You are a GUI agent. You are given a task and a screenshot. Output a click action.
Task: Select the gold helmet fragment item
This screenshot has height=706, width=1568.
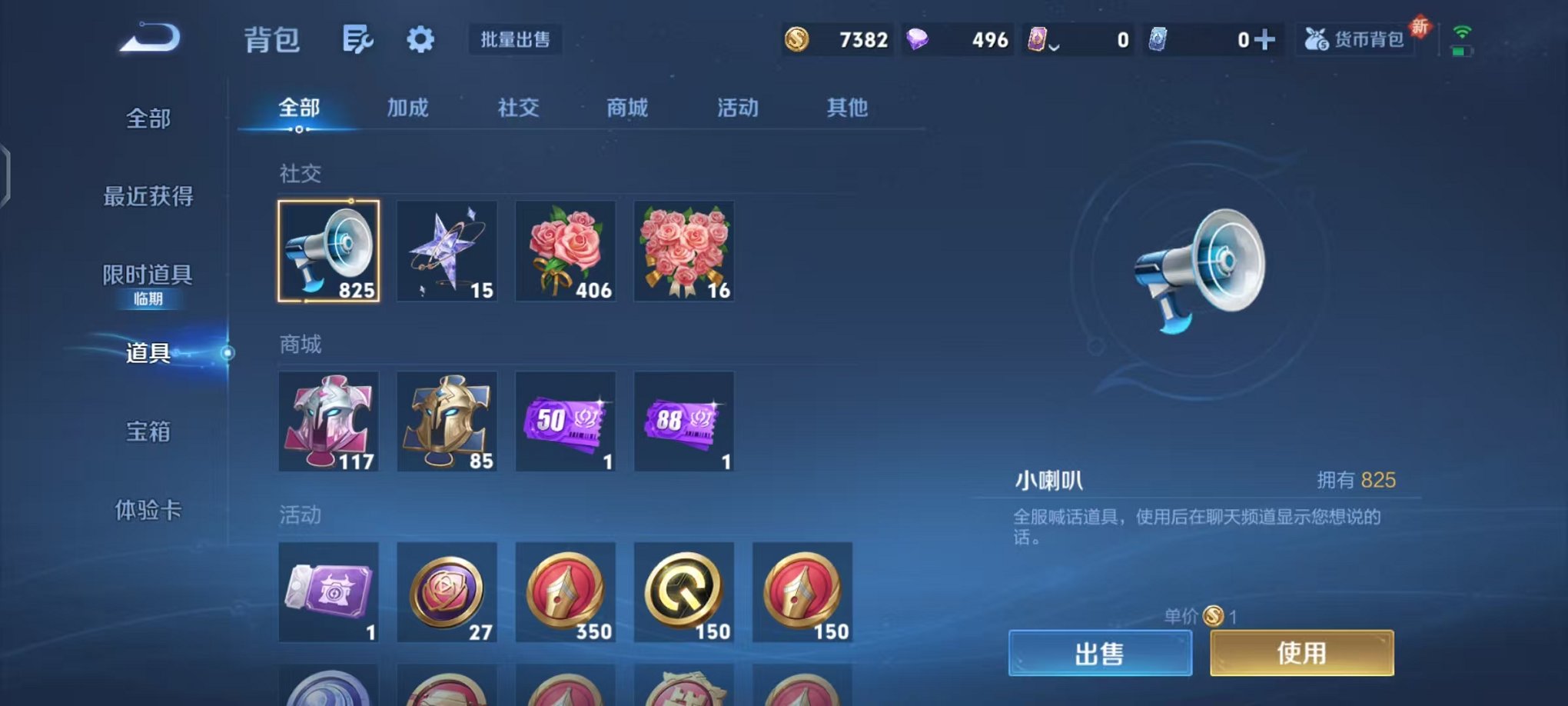pyautogui.click(x=447, y=421)
